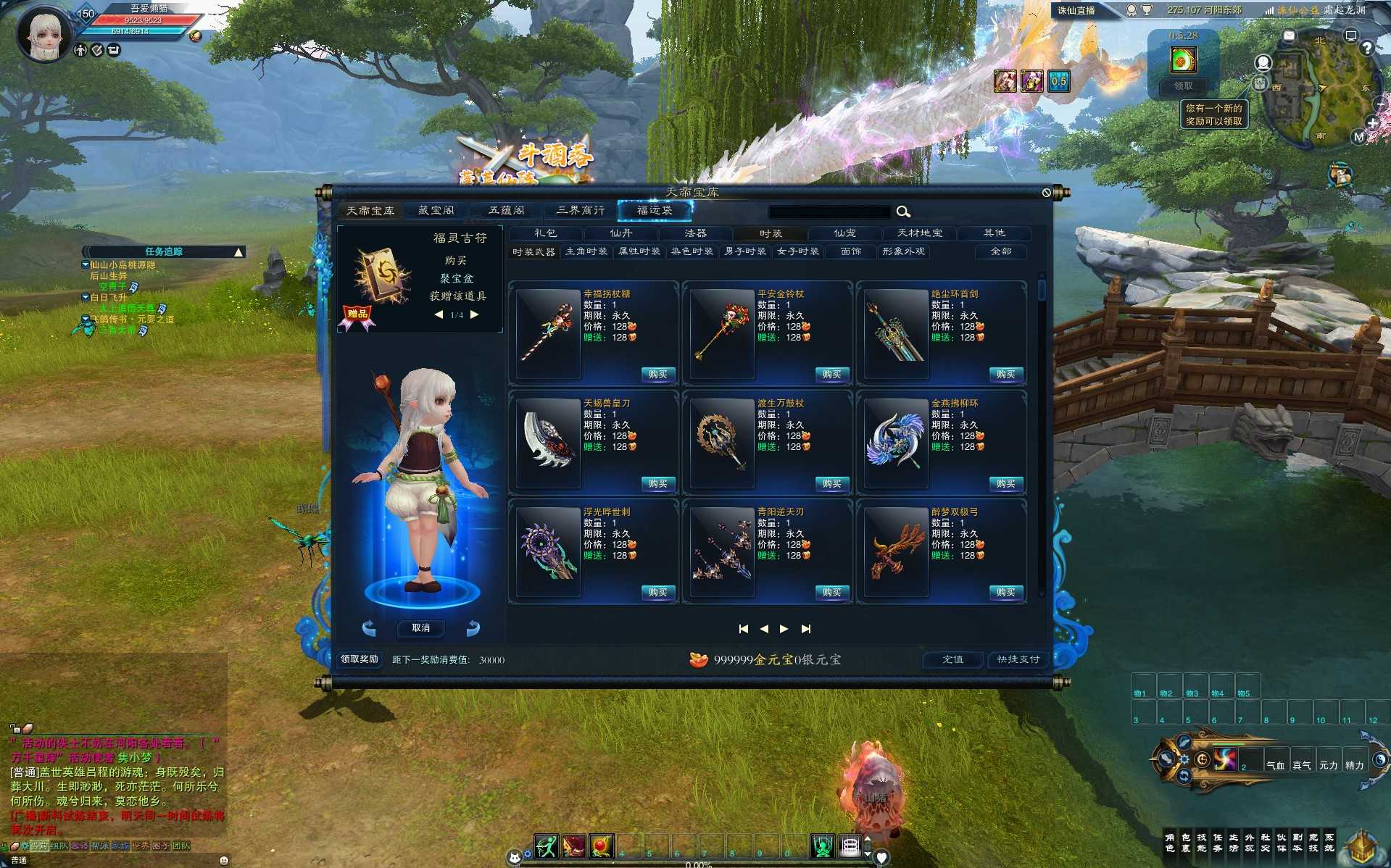Show 全部 fashion items
1391x868 pixels.
coord(1000,251)
